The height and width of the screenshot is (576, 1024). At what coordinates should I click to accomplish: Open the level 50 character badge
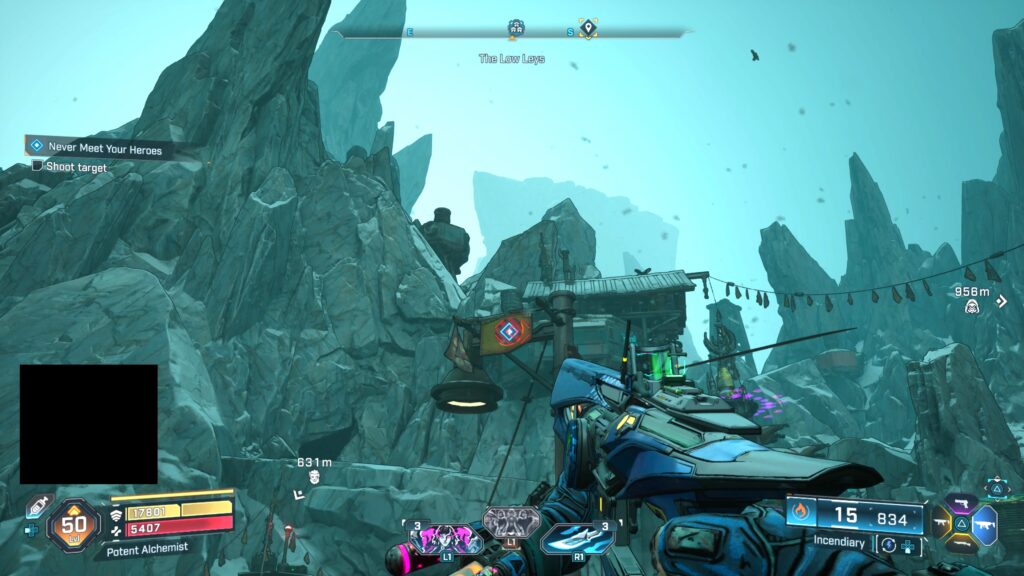coord(73,522)
